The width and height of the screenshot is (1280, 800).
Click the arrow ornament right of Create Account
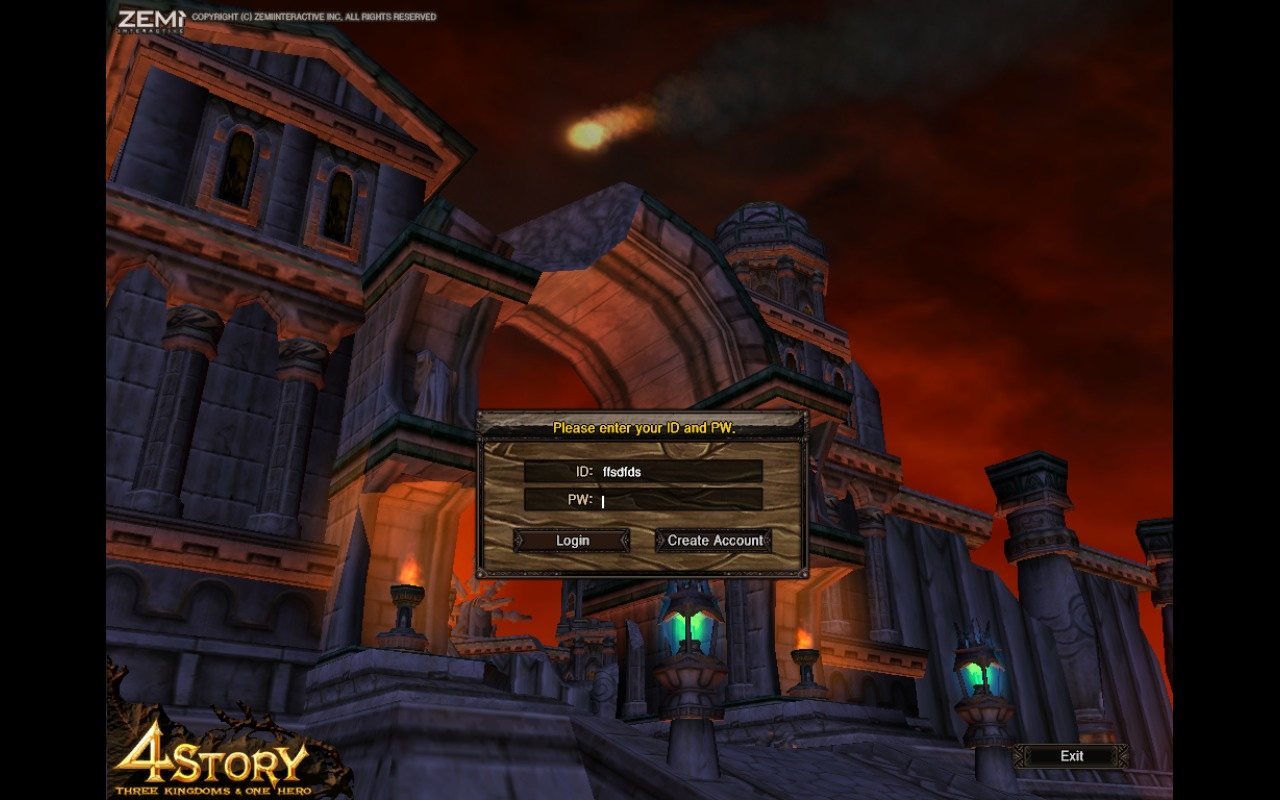[x=765, y=540]
